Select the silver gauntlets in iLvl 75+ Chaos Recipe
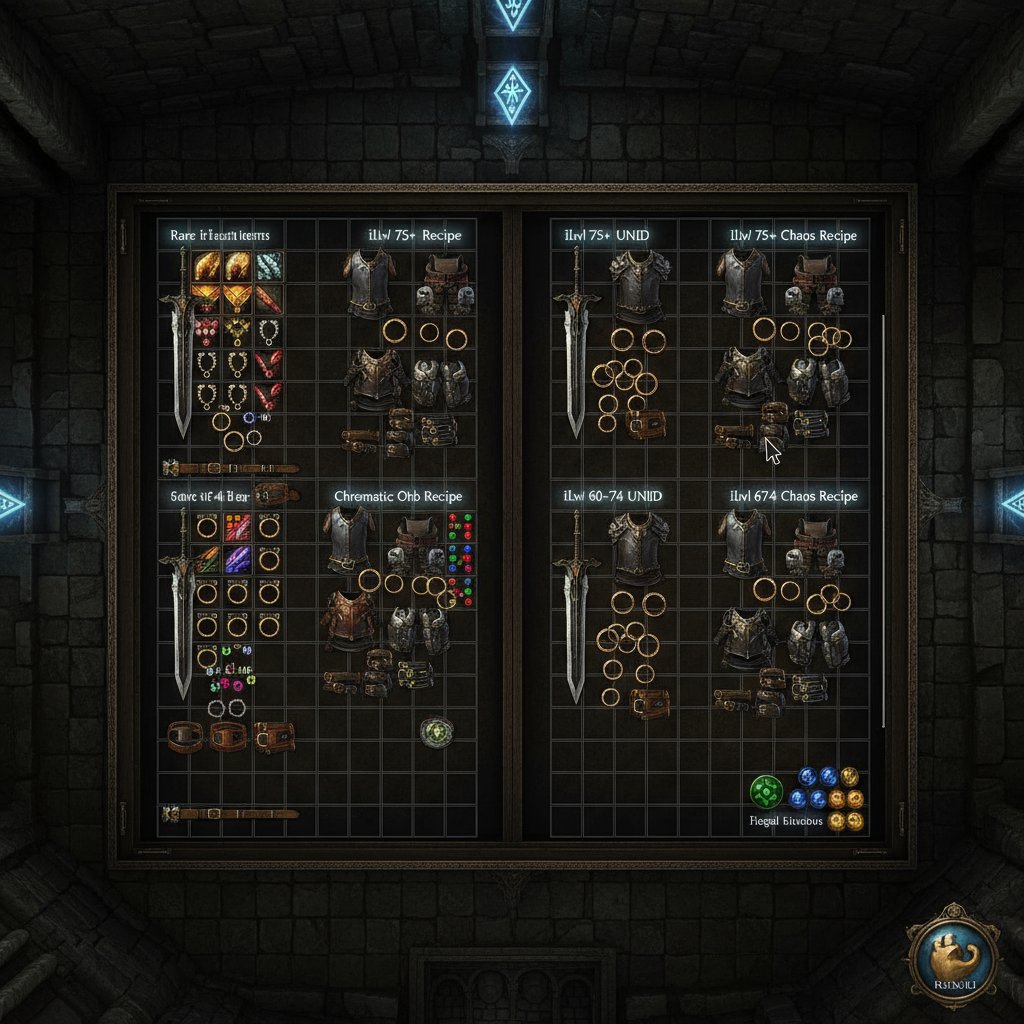The width and height of the screenshot is (1024, 1024). pos(818,382)
